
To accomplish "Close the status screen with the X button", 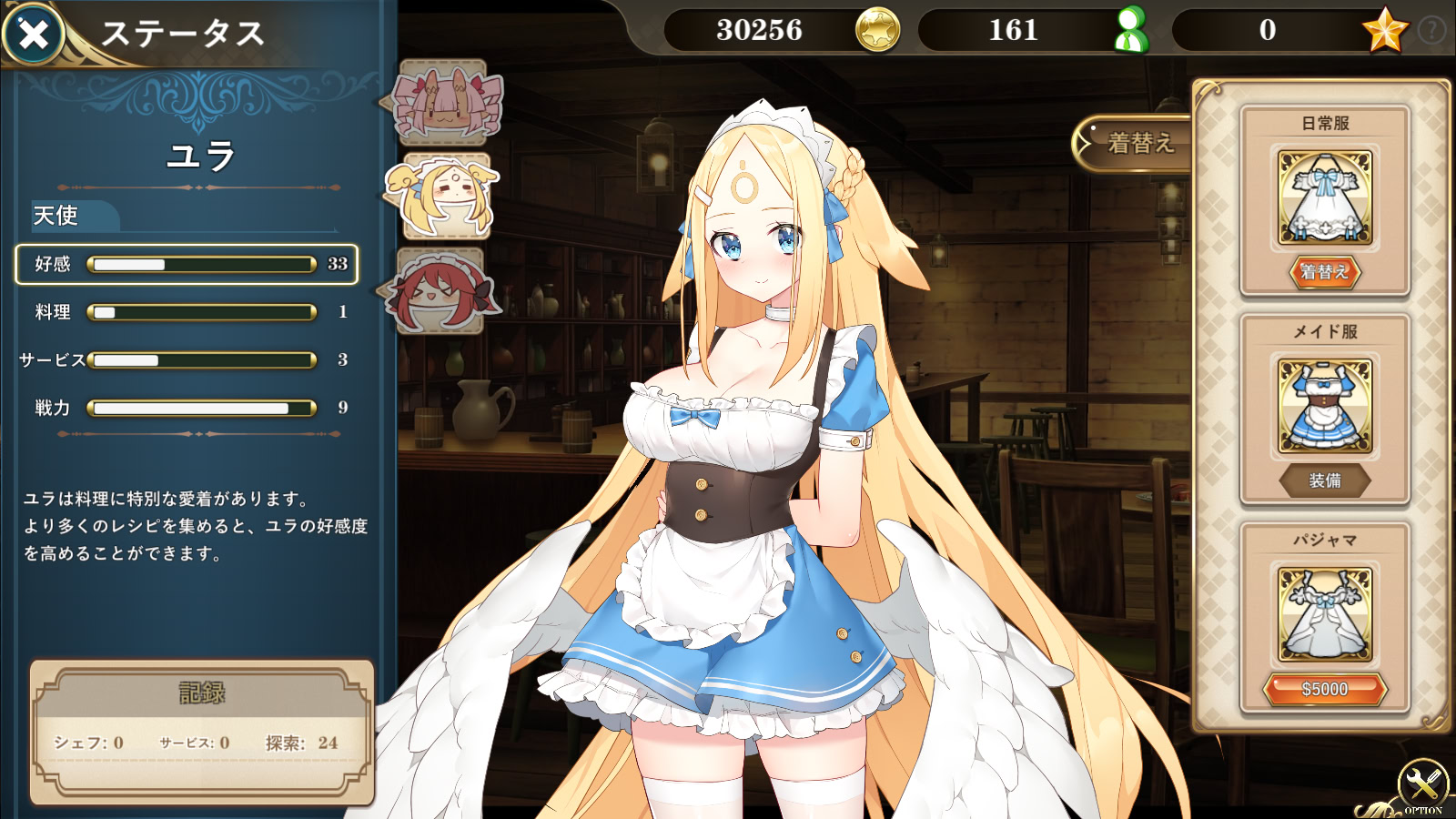I will click(x=34, y=35).
